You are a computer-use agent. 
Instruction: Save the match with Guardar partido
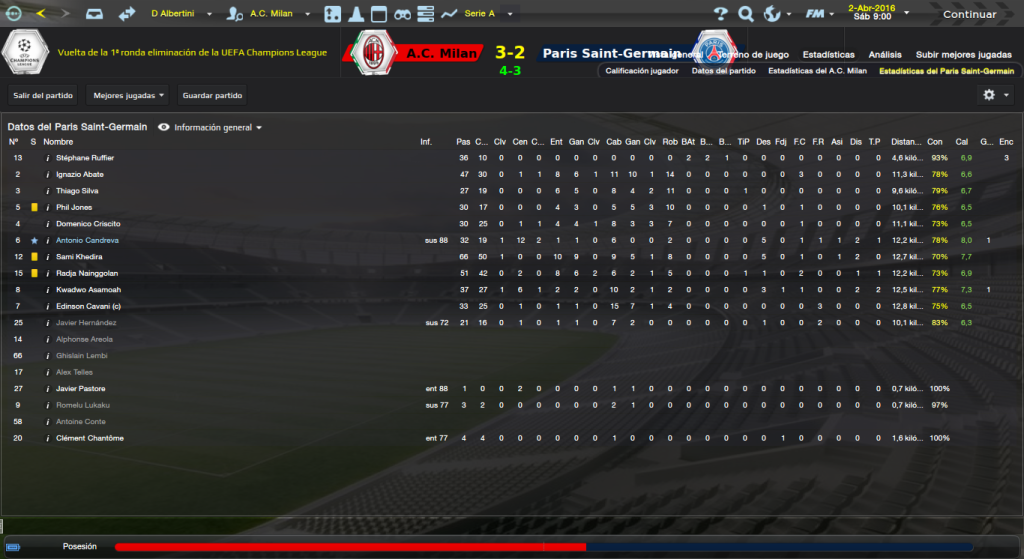pyautogui.click(x=212, y=95)
